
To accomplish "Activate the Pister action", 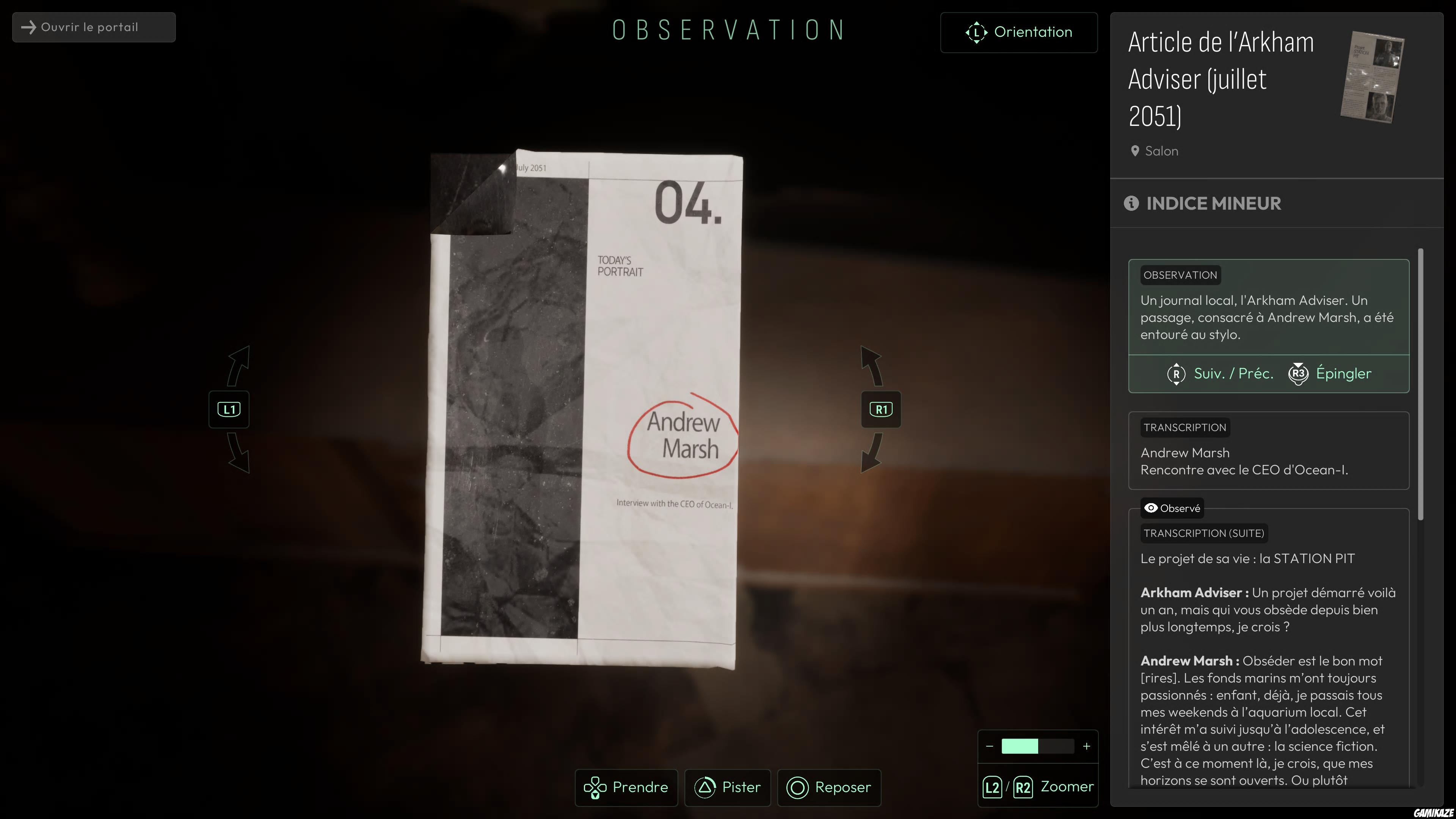I will coord(728,788).
